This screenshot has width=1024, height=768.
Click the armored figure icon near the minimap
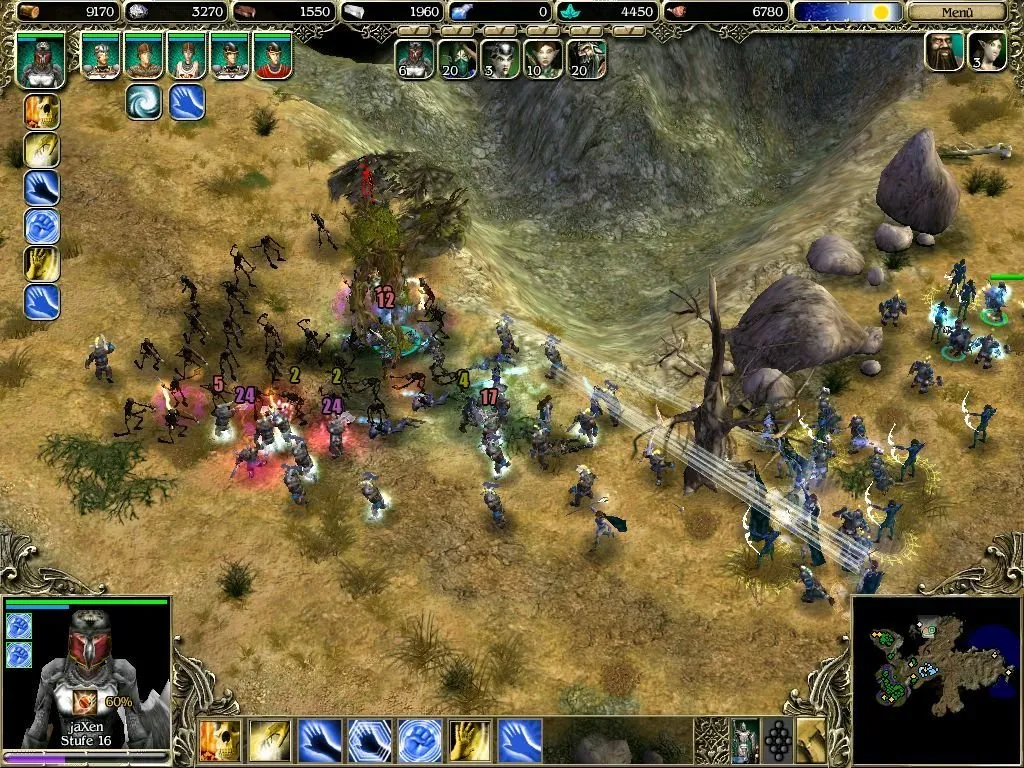point(743,741)
